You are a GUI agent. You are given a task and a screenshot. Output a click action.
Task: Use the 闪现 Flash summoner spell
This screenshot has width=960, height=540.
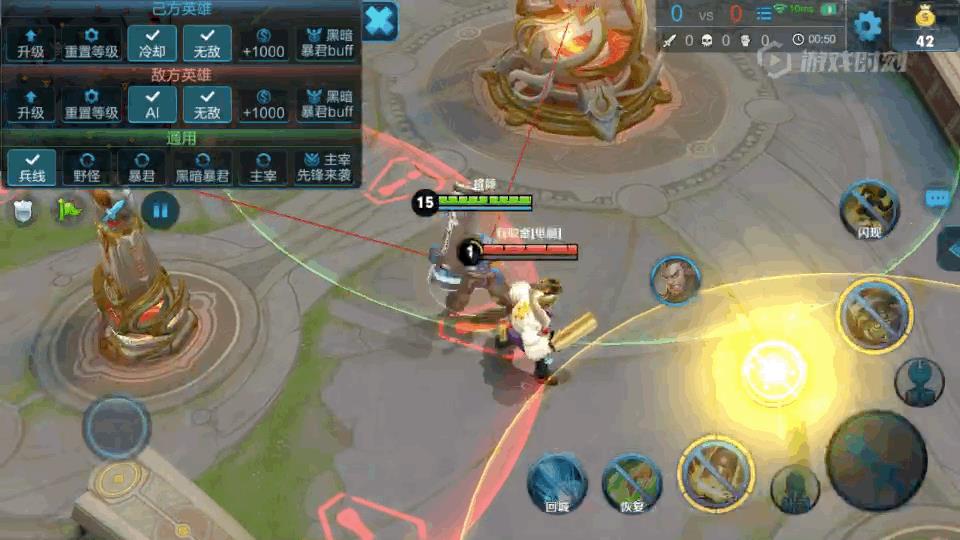pyautogui.click(x=868, y=208)
